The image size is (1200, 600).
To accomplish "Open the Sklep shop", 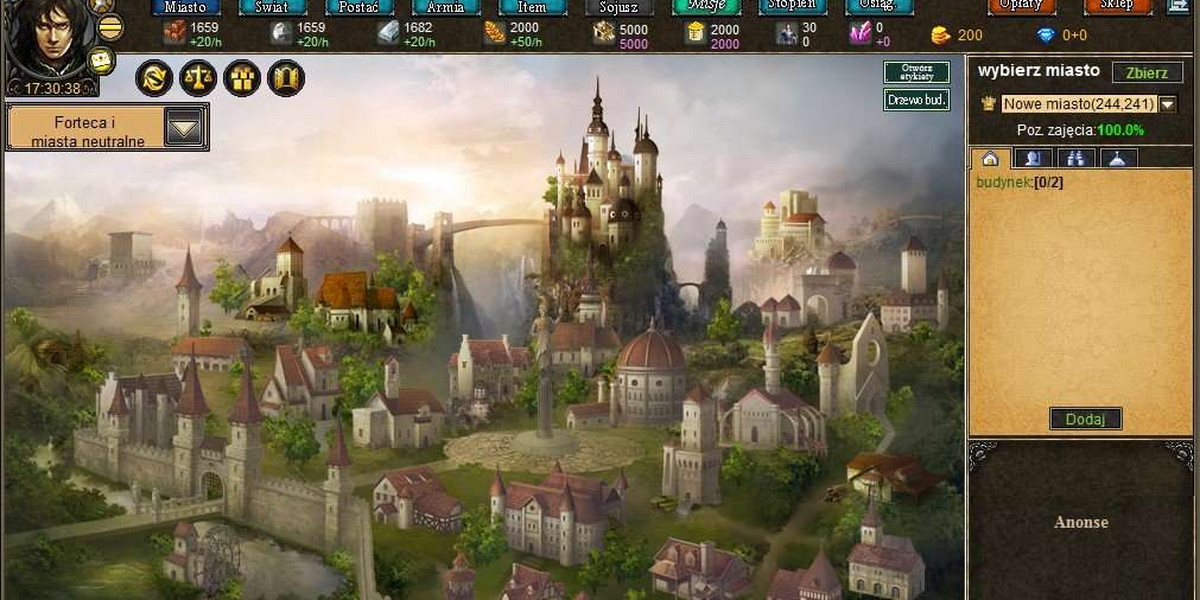I will pos(1117,7).
